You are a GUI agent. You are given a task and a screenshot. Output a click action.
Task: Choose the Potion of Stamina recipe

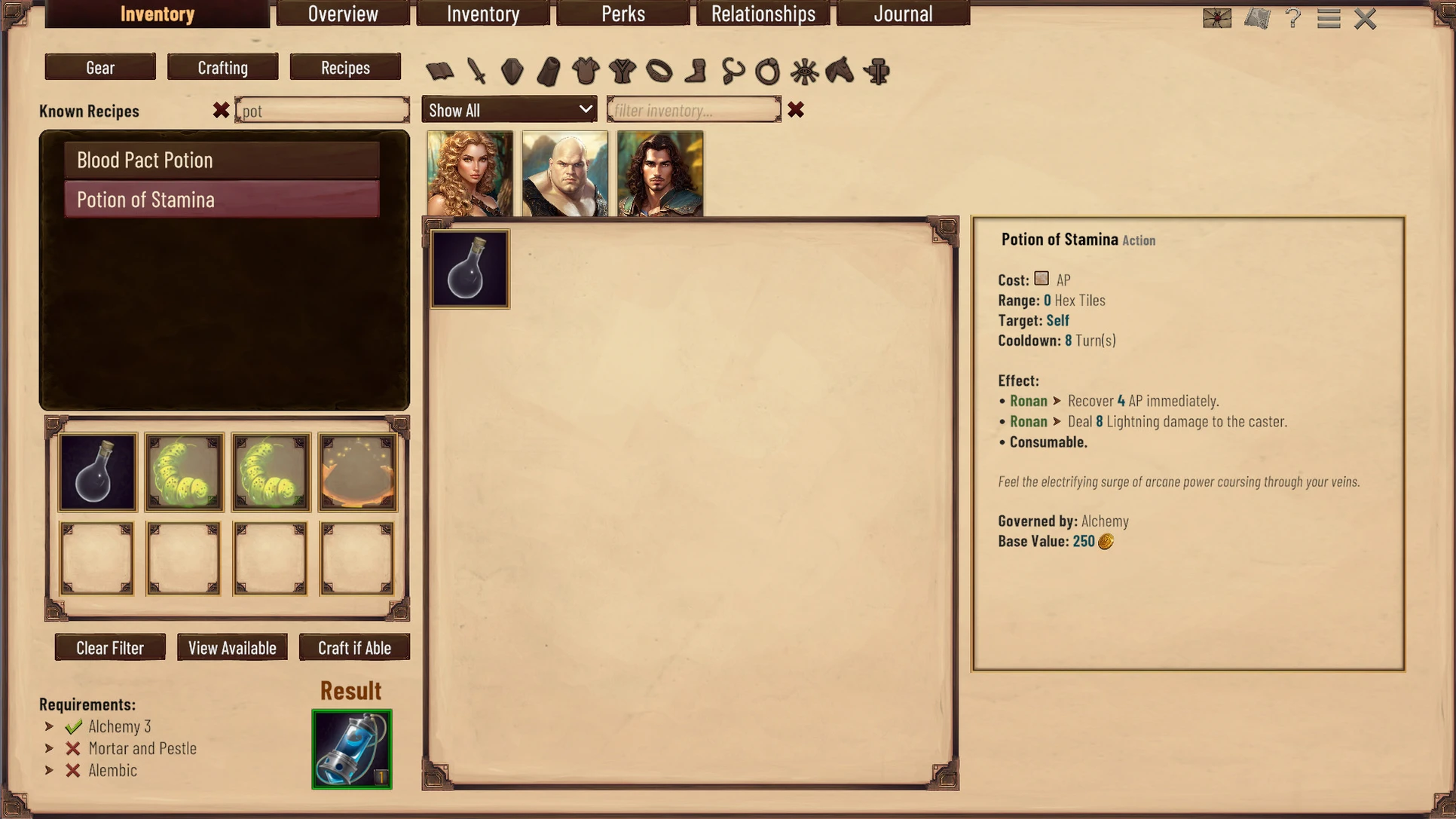(222, 200)
